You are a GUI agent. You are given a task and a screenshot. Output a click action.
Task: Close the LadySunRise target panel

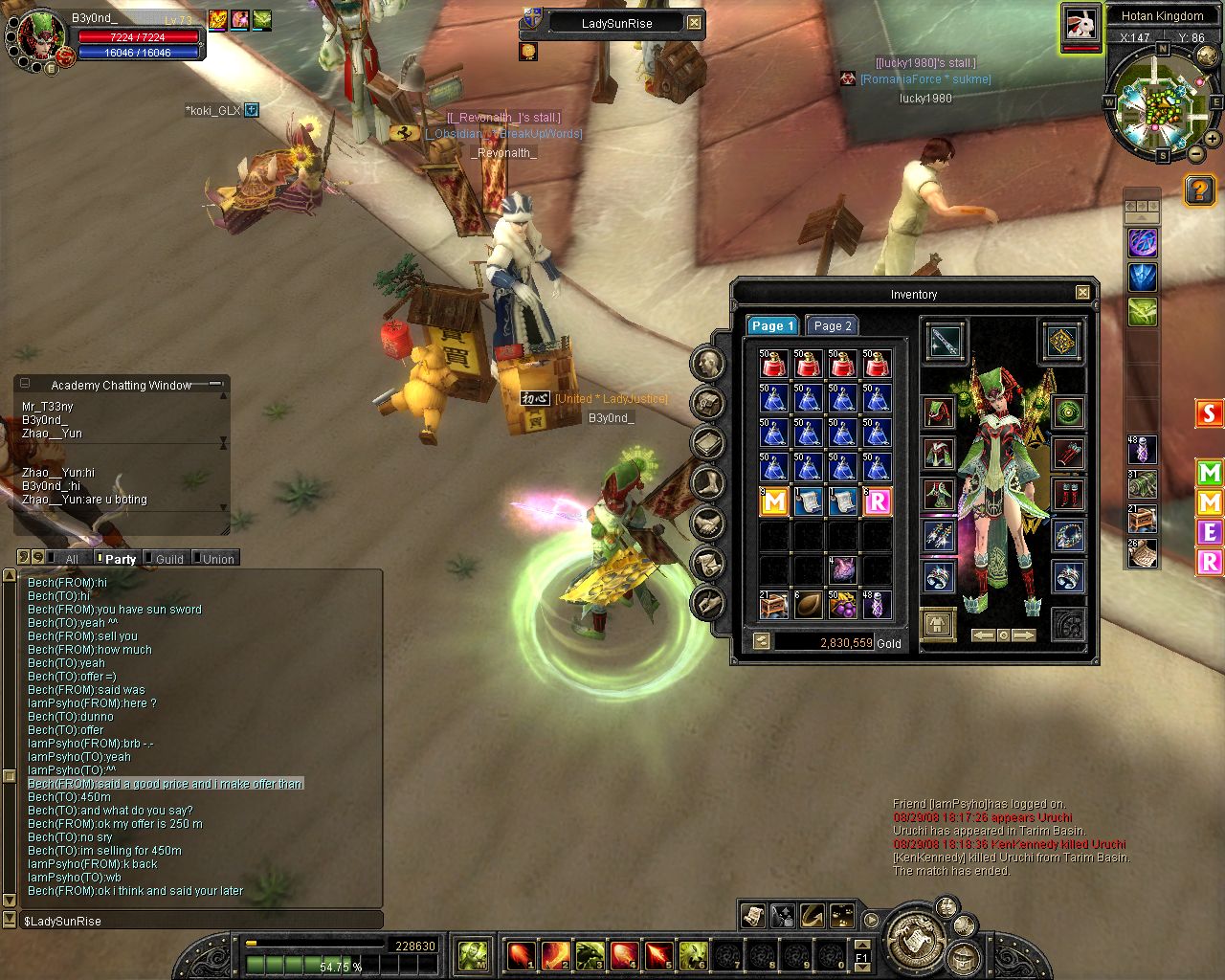694,23
